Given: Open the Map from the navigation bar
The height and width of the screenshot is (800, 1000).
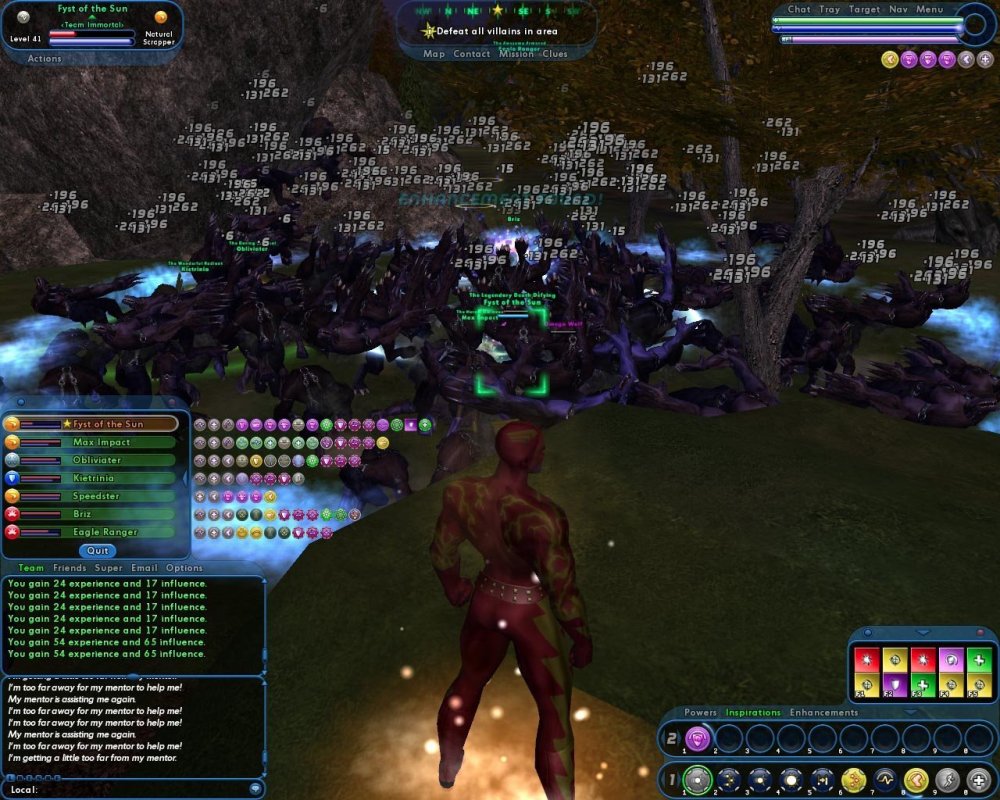Looking at the screenshot, I should tap(434, 54).
